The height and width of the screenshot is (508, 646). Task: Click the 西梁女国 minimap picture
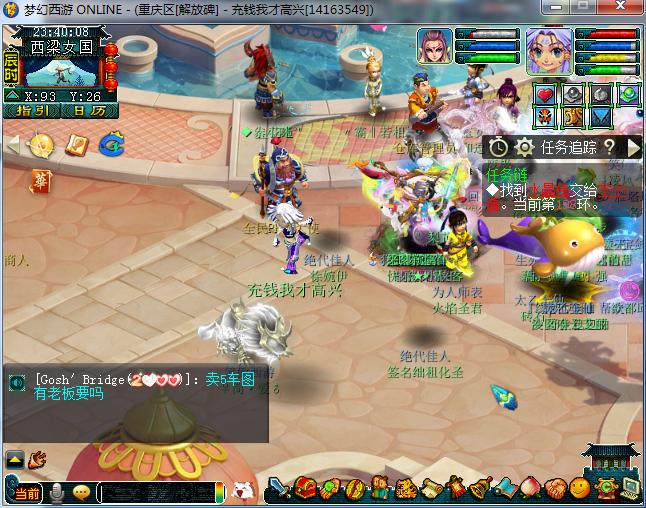click(x=60, y=68)
